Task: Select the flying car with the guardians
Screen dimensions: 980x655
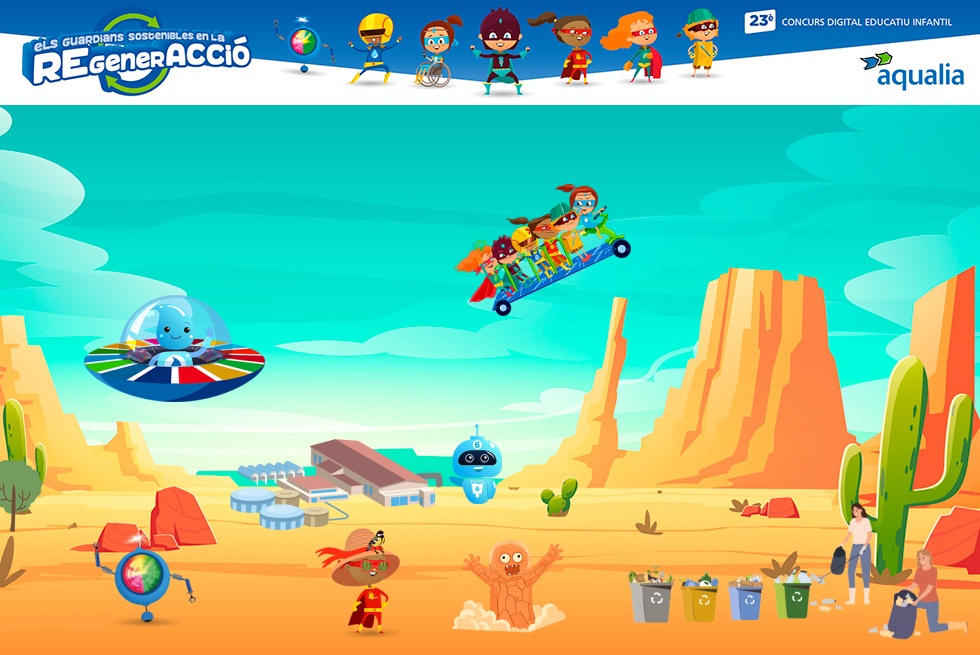Action: [546, 249]
